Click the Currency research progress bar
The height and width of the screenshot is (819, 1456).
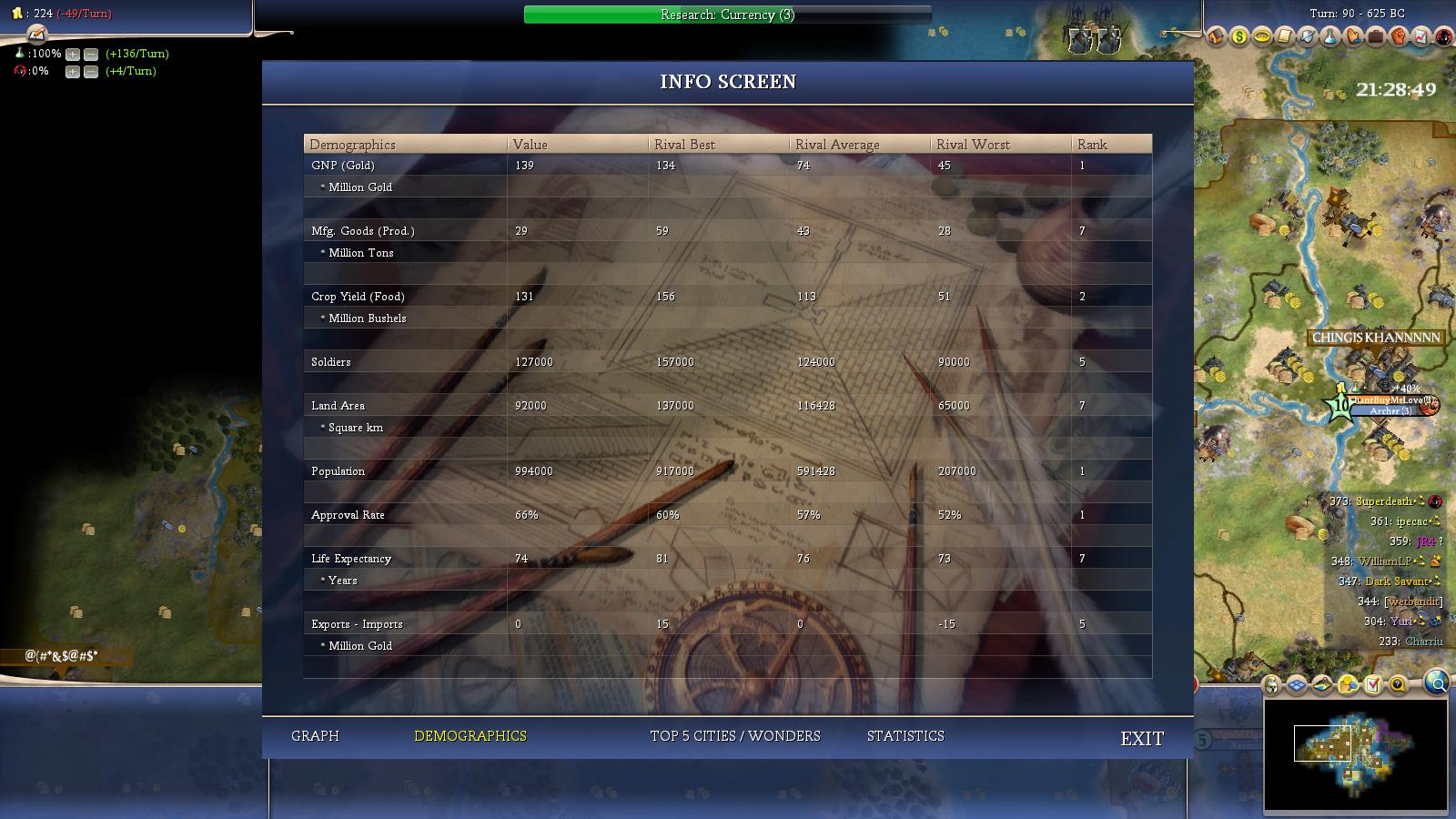pyautogui.click(x=726, y=15)
